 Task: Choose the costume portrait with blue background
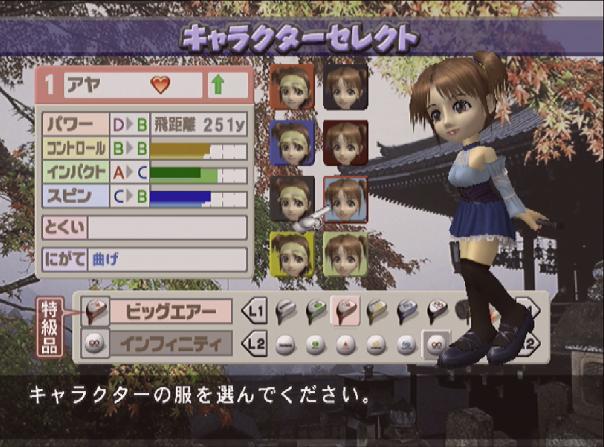point(292,143)
